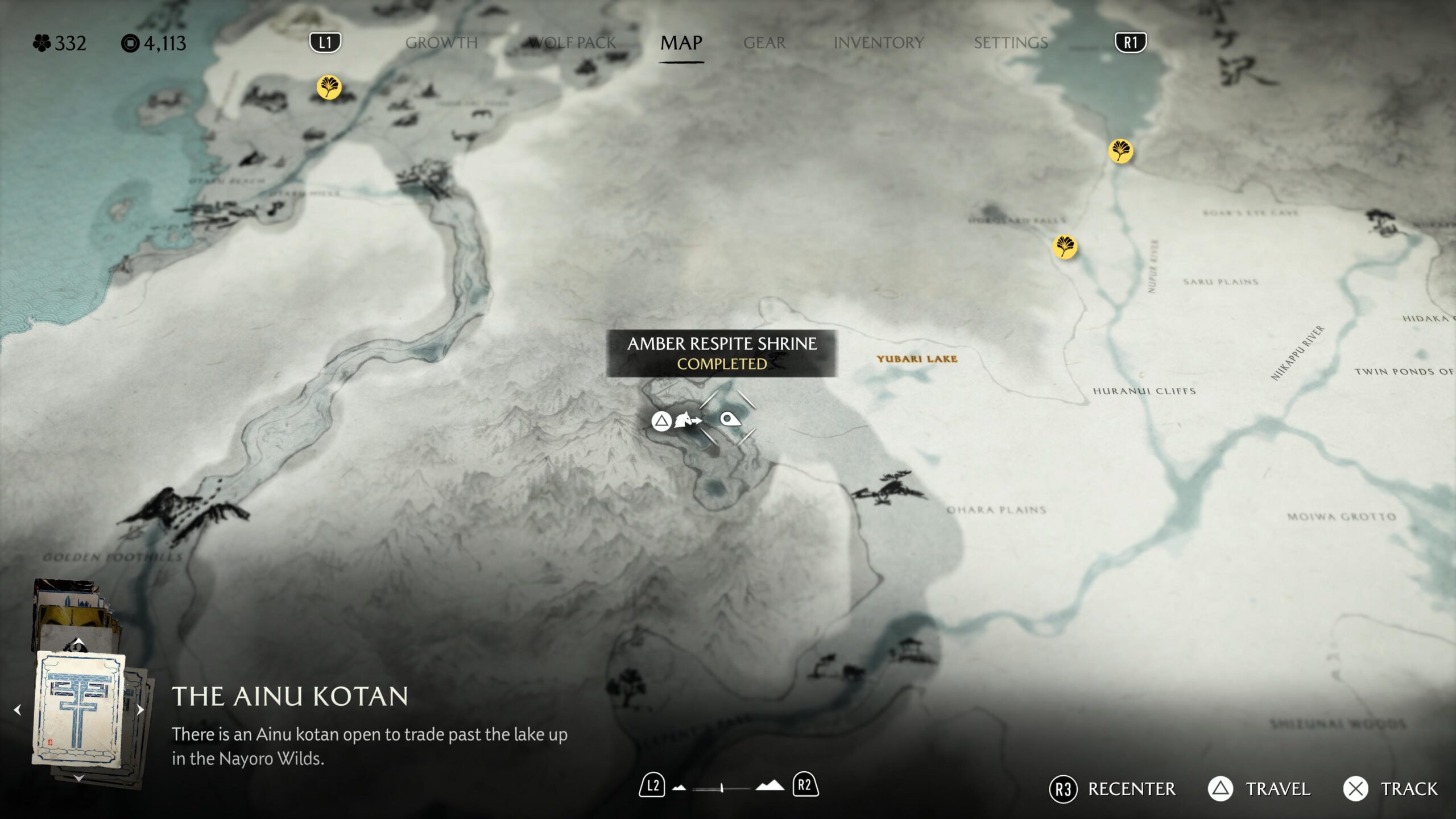
Task: Go to the Gear tab
Action: click(x=764, y=43)
